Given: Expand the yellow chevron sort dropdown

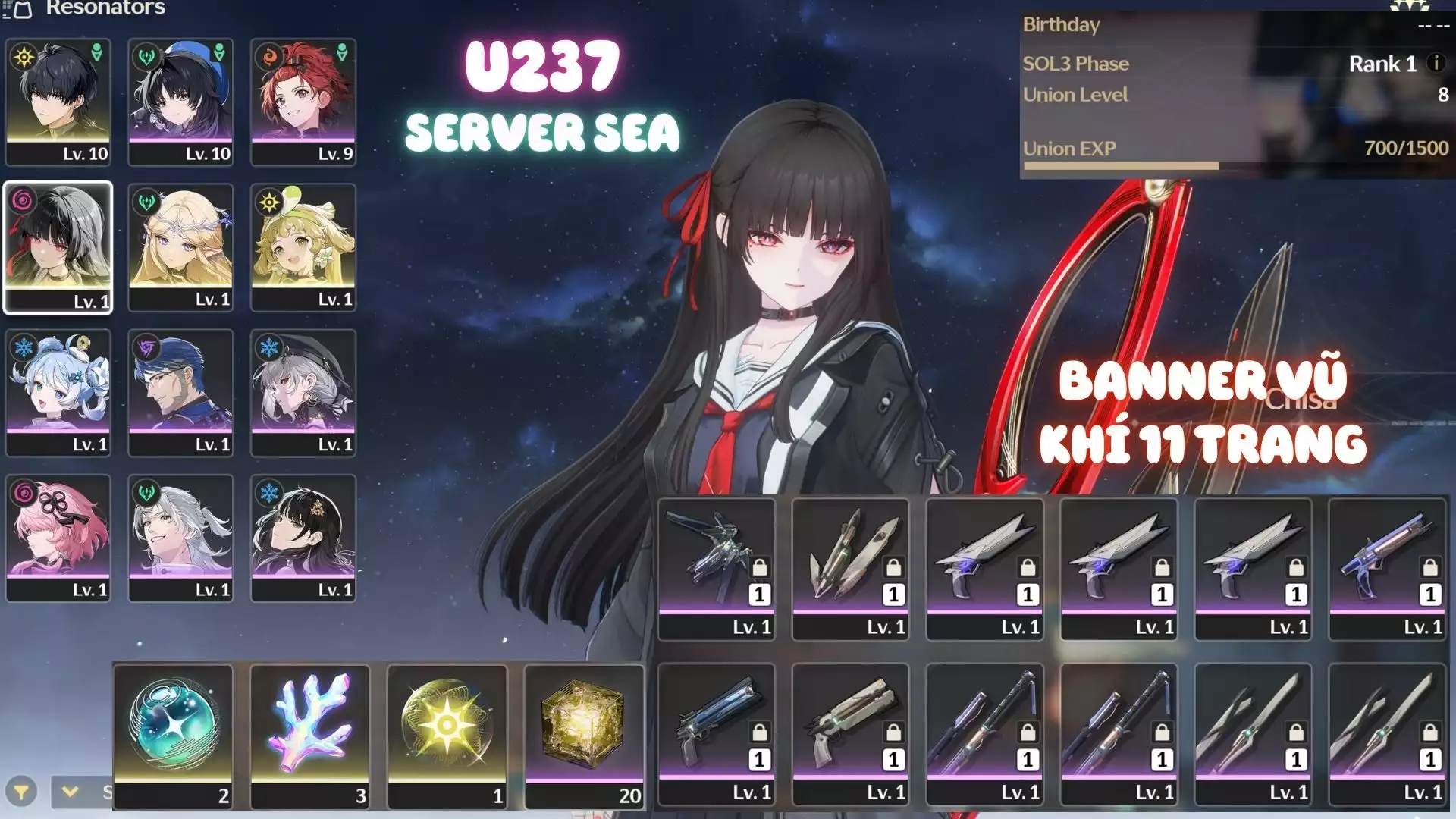Looking at the screenshot, I should pos(71,792).
